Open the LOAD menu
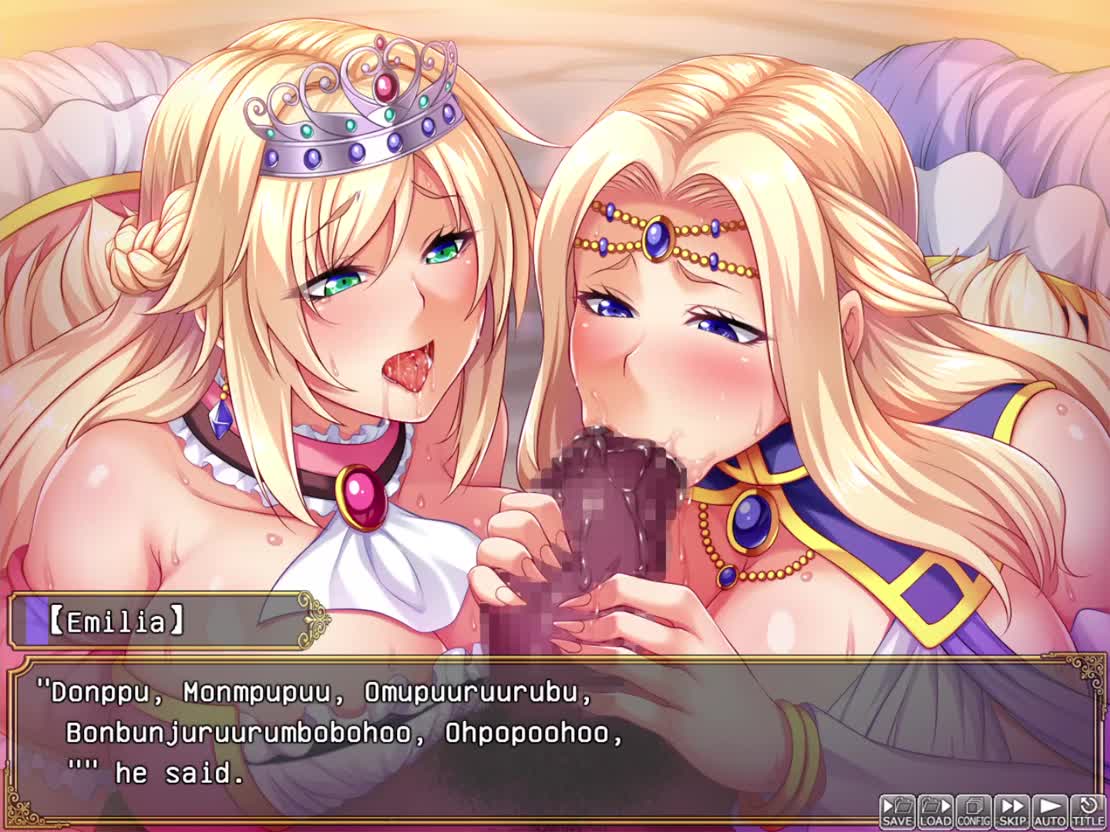 pos(935,811)
